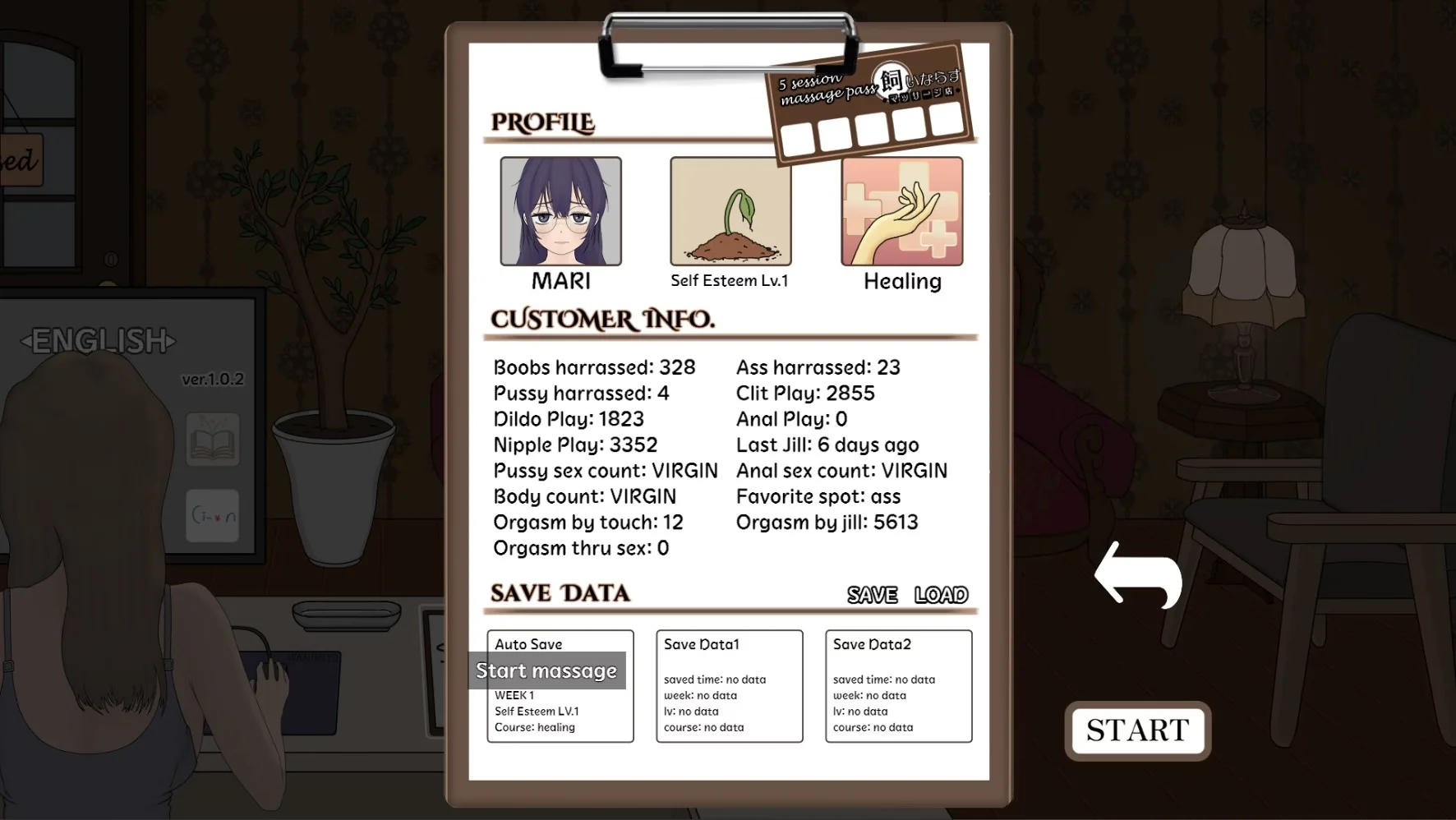The image size is (1456, 820).
Task: Click the LOAD button
Action: pos(941,594)
